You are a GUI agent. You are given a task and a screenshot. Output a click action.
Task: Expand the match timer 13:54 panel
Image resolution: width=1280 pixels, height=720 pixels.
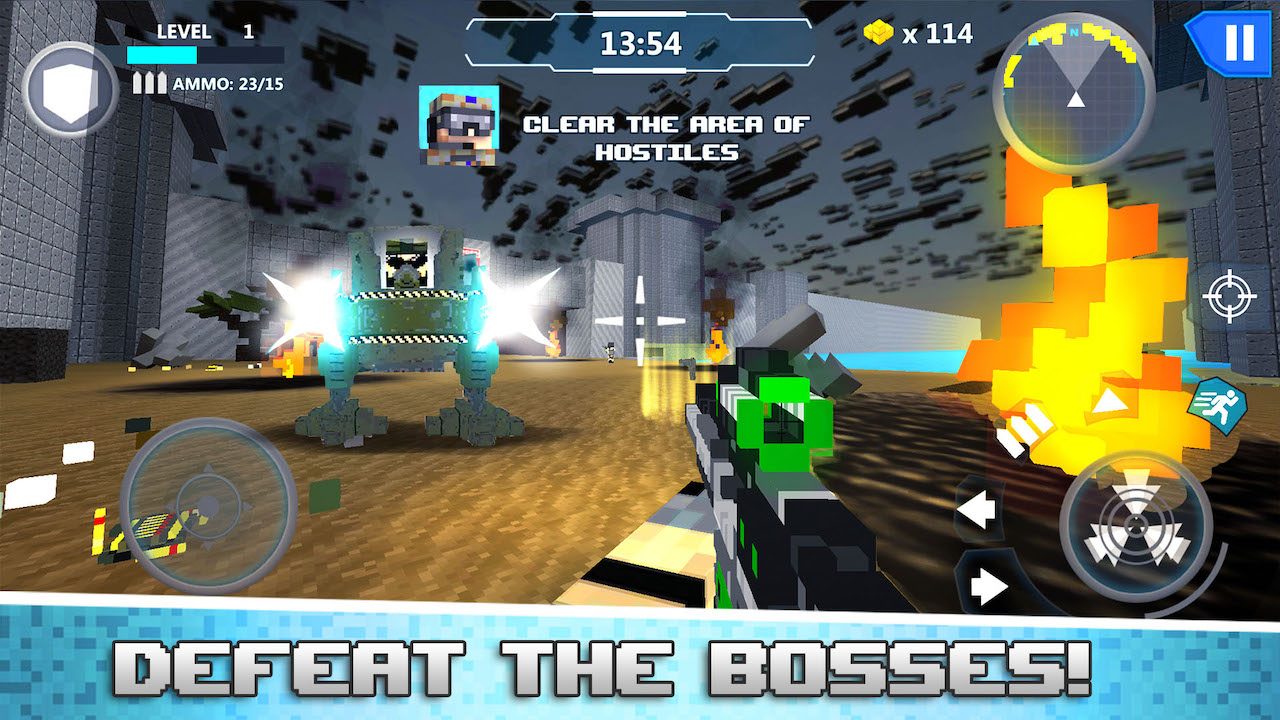640,42
